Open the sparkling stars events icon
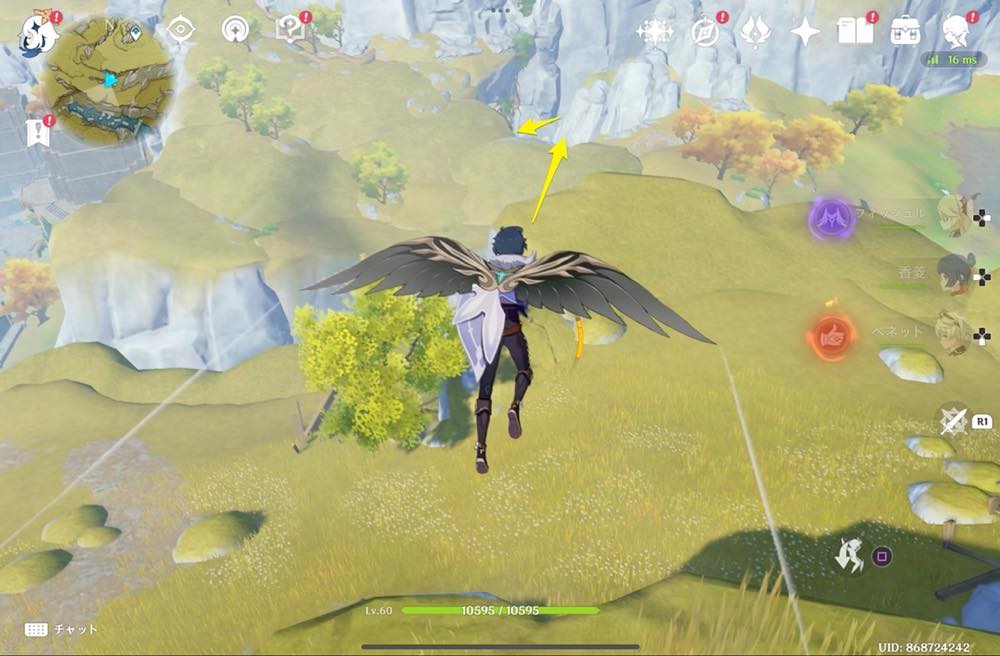The height and width of the screenshot is (656, 1000). (x=655, y=33)
